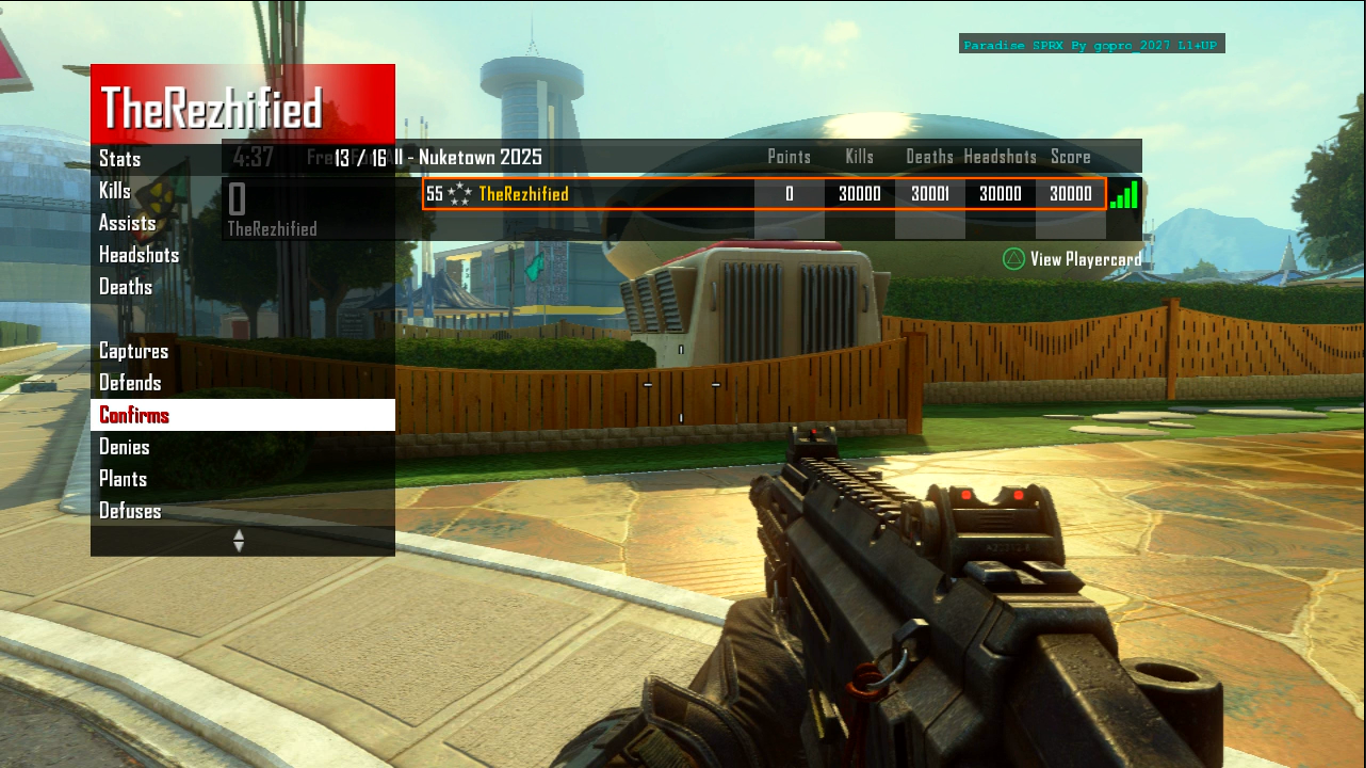Open the Defuses menu entry
The height and width of the screenshot is (768, 1366).
[x=130, y=511]
